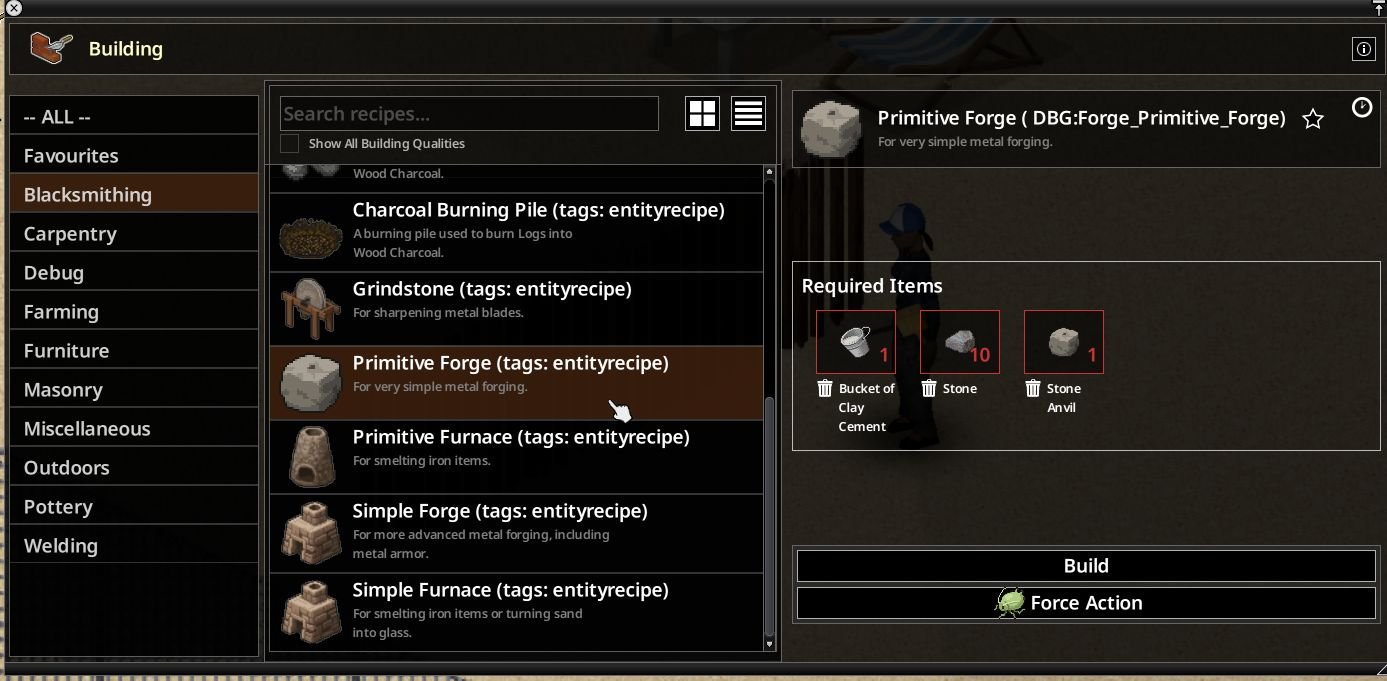Screen dimensions: 1387x681
Task: Select the Favourites category
Action: click(x=133, y=156)
